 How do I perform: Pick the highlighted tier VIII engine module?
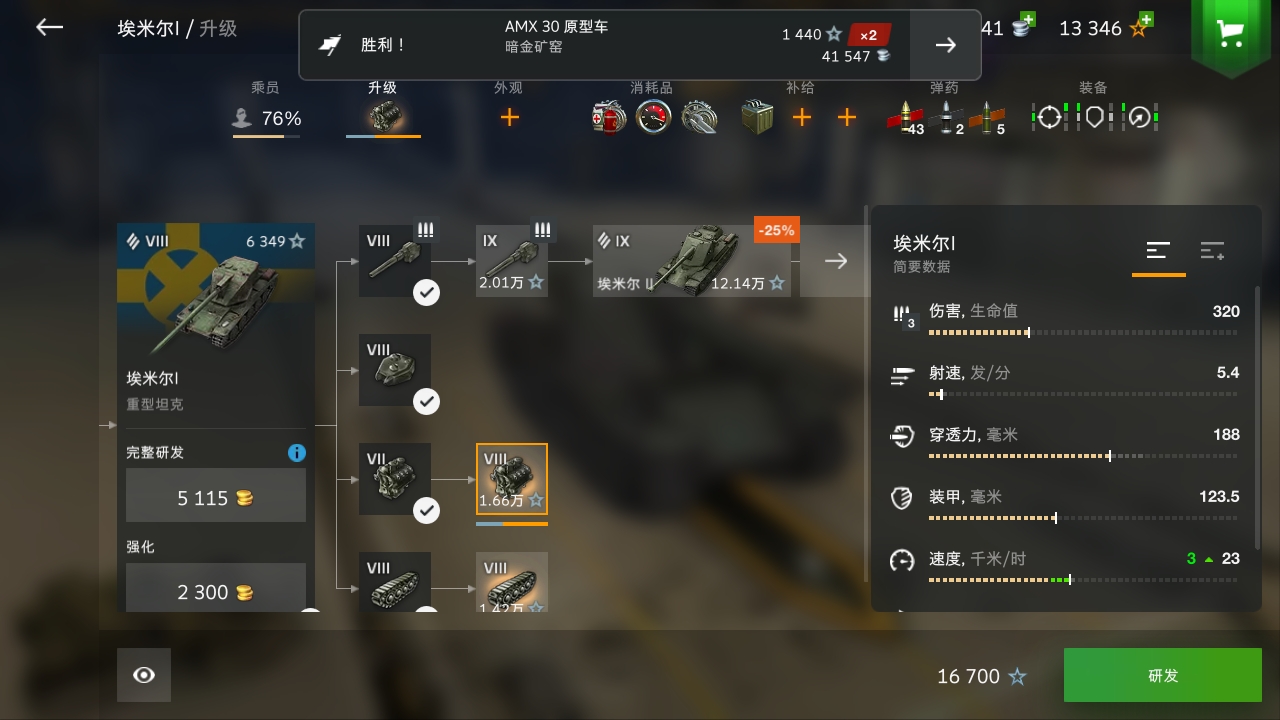coord(512,479)
